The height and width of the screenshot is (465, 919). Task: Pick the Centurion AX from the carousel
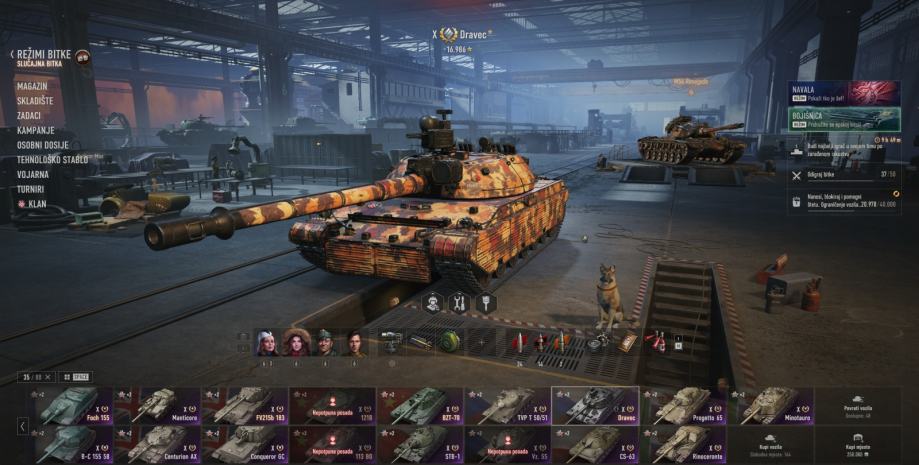[157, 444]
